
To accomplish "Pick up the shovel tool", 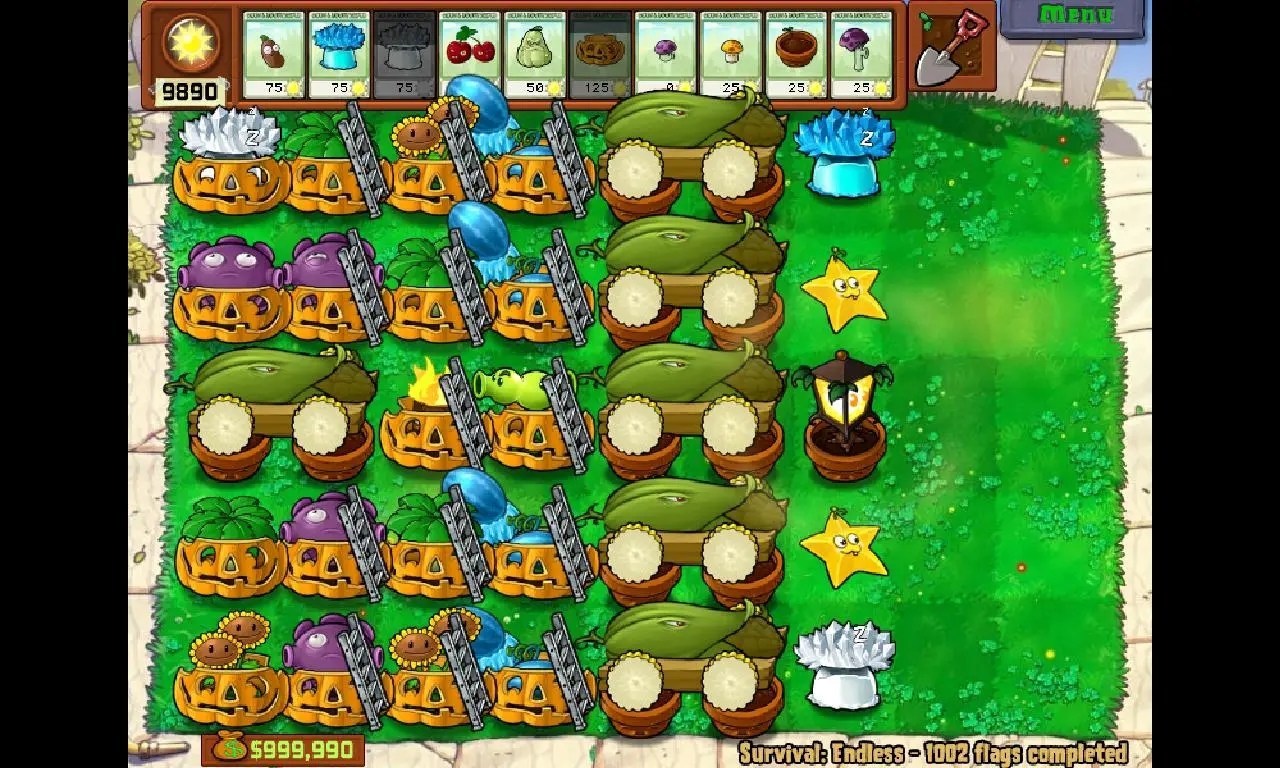I will pos(951,47).
